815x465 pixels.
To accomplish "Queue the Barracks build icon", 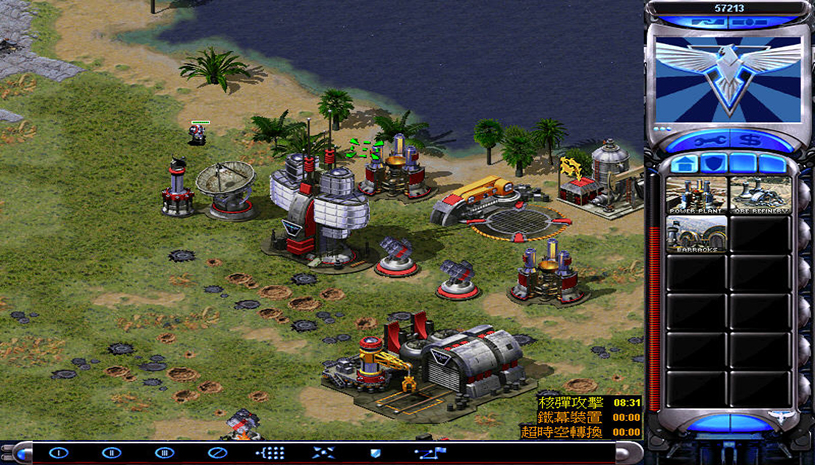I will [697, 236].
